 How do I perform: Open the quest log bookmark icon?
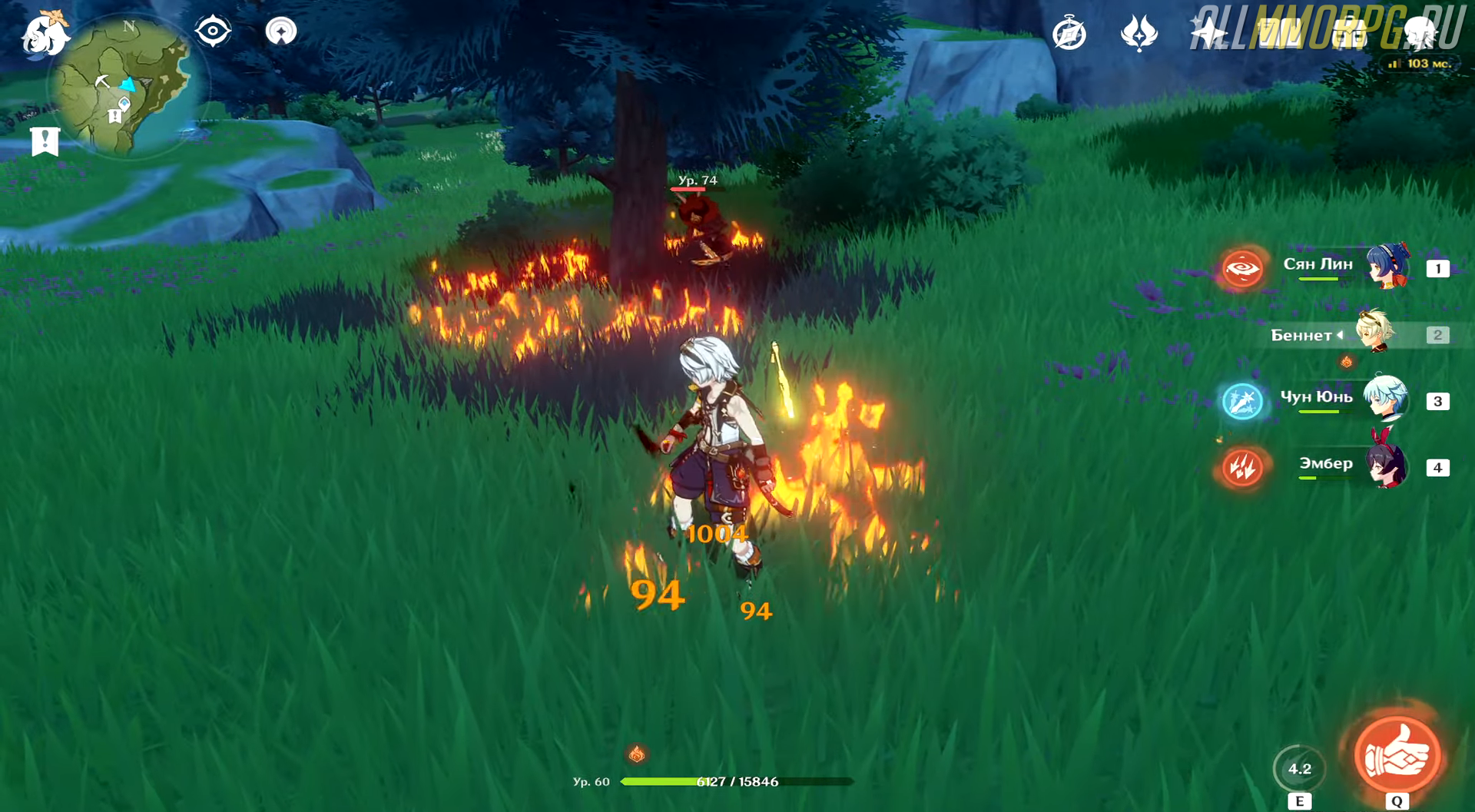[x=45, y=141]
